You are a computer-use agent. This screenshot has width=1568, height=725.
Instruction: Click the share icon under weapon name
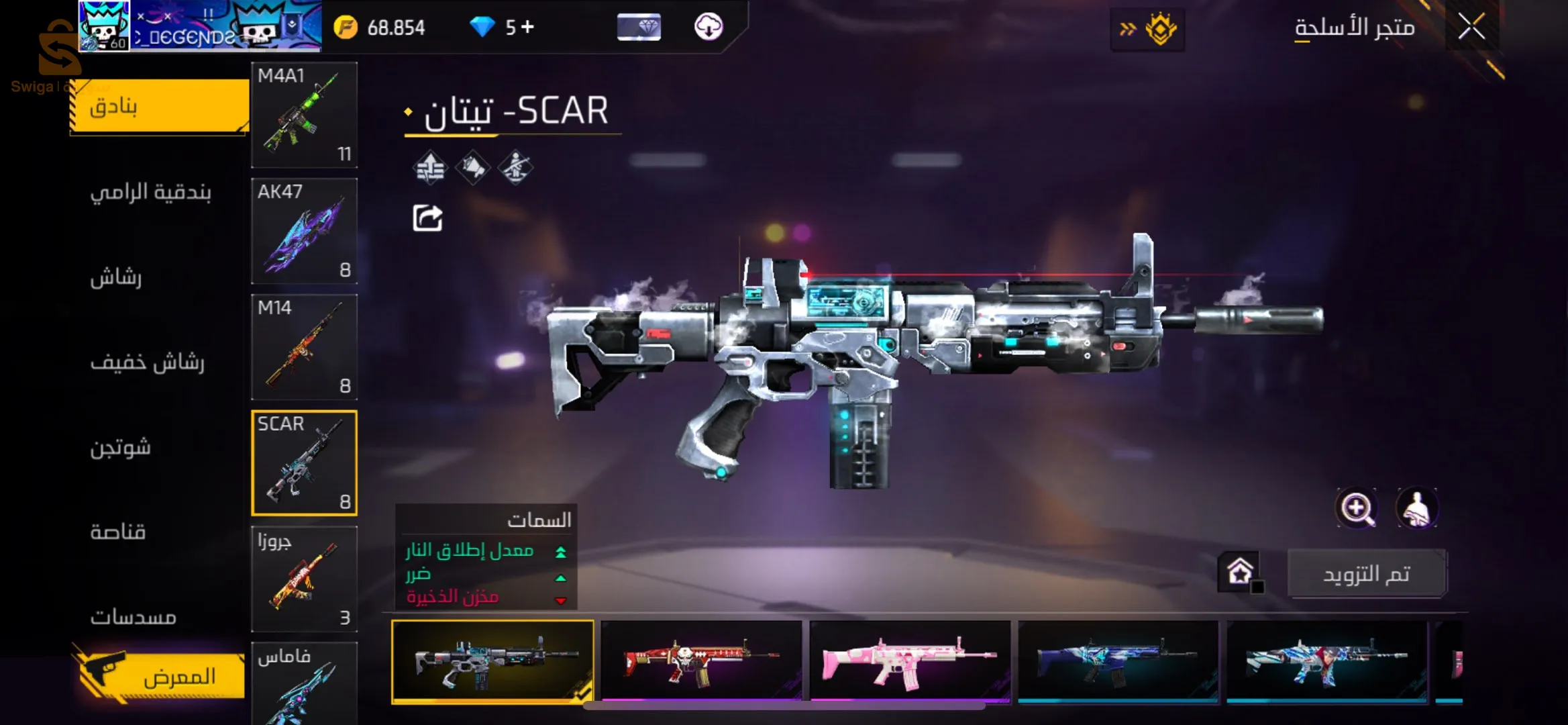427,218
